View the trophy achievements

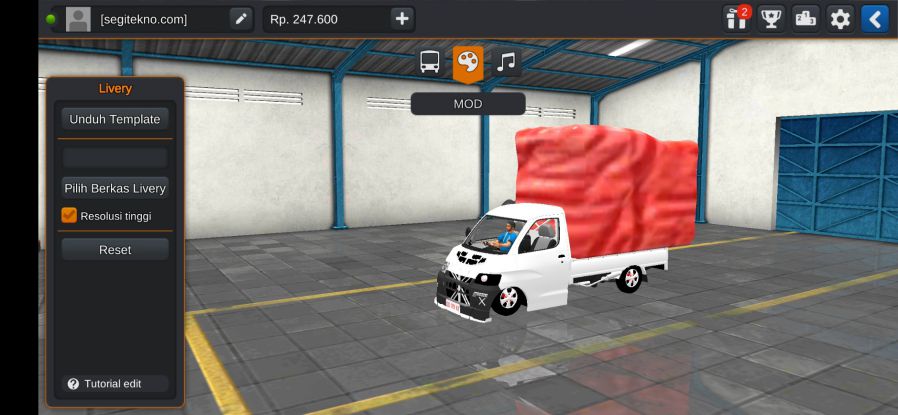coord(770,19)
